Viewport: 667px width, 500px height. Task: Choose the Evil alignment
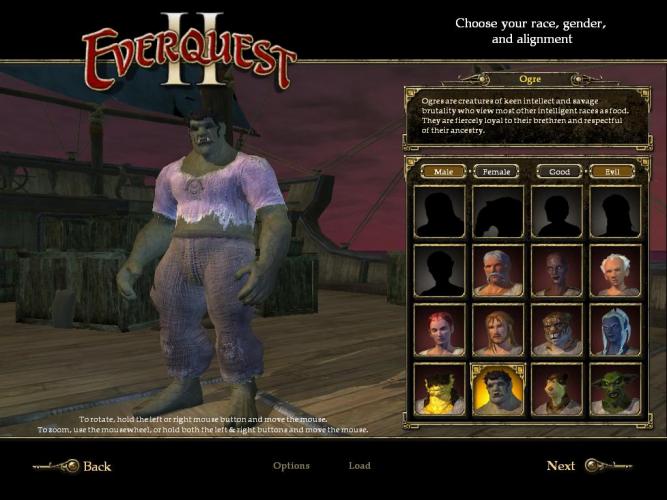click(x=612, y=171)
